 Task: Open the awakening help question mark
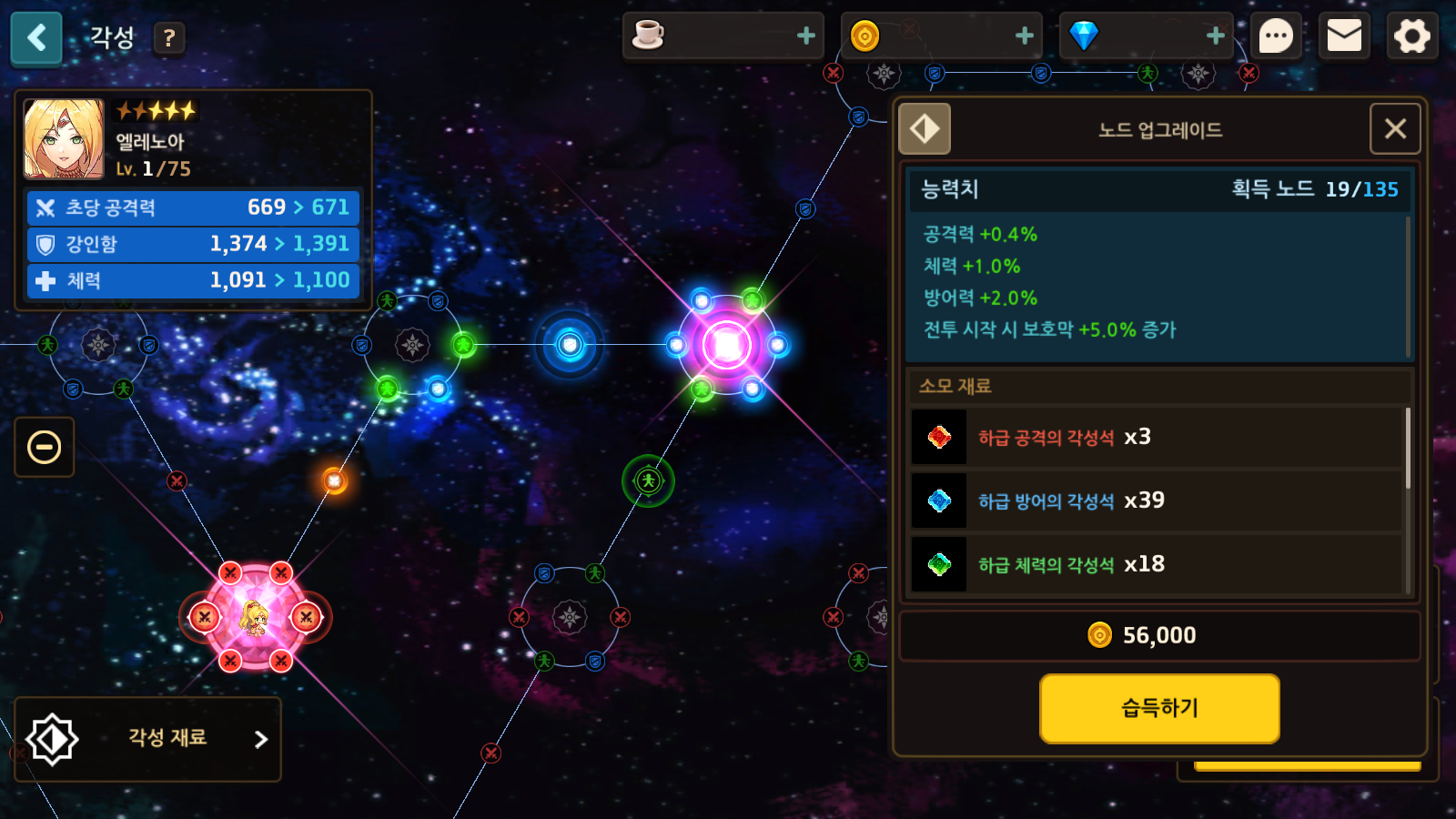click(168, 38)
